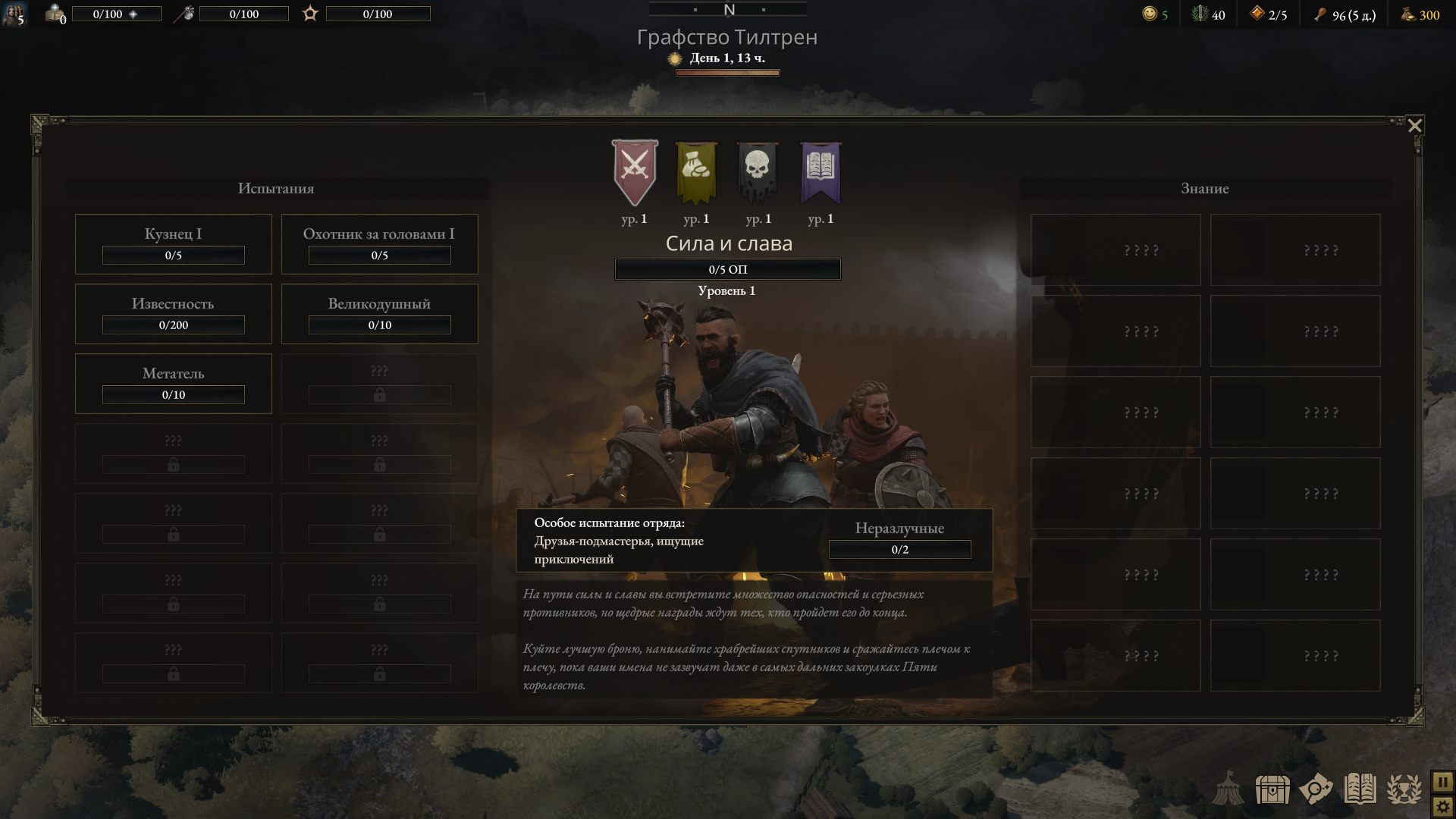Open the 'Неразлучные' special troop challenge

tap(901, 539)
